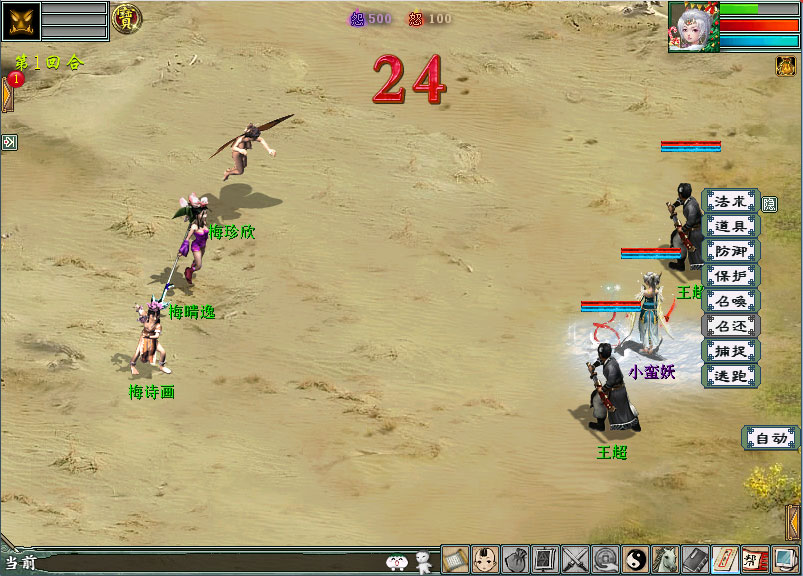Click the gold 寶 treasure icon

point(126,18)
